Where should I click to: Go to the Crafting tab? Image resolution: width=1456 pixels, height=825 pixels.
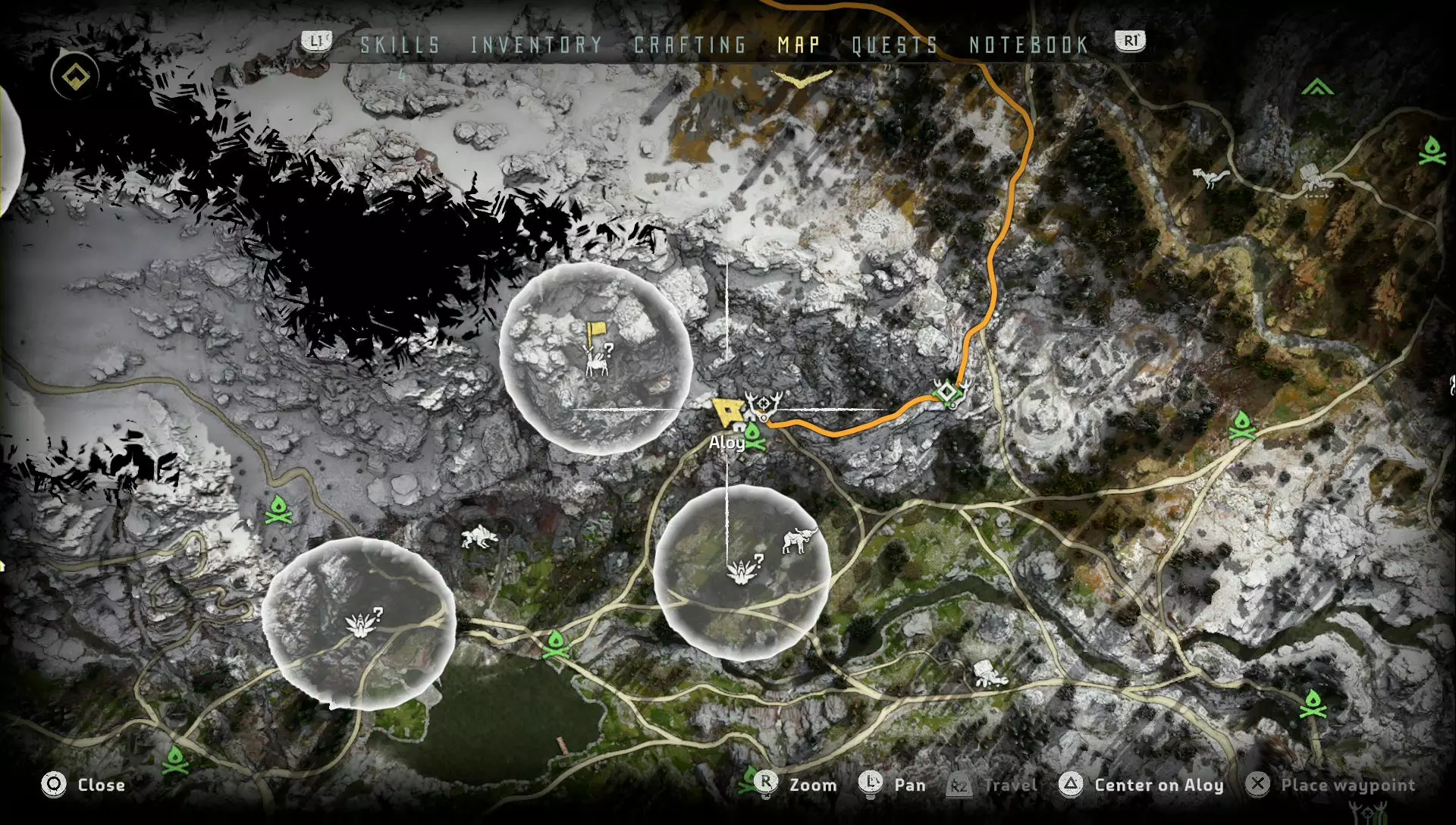[690, 45]
